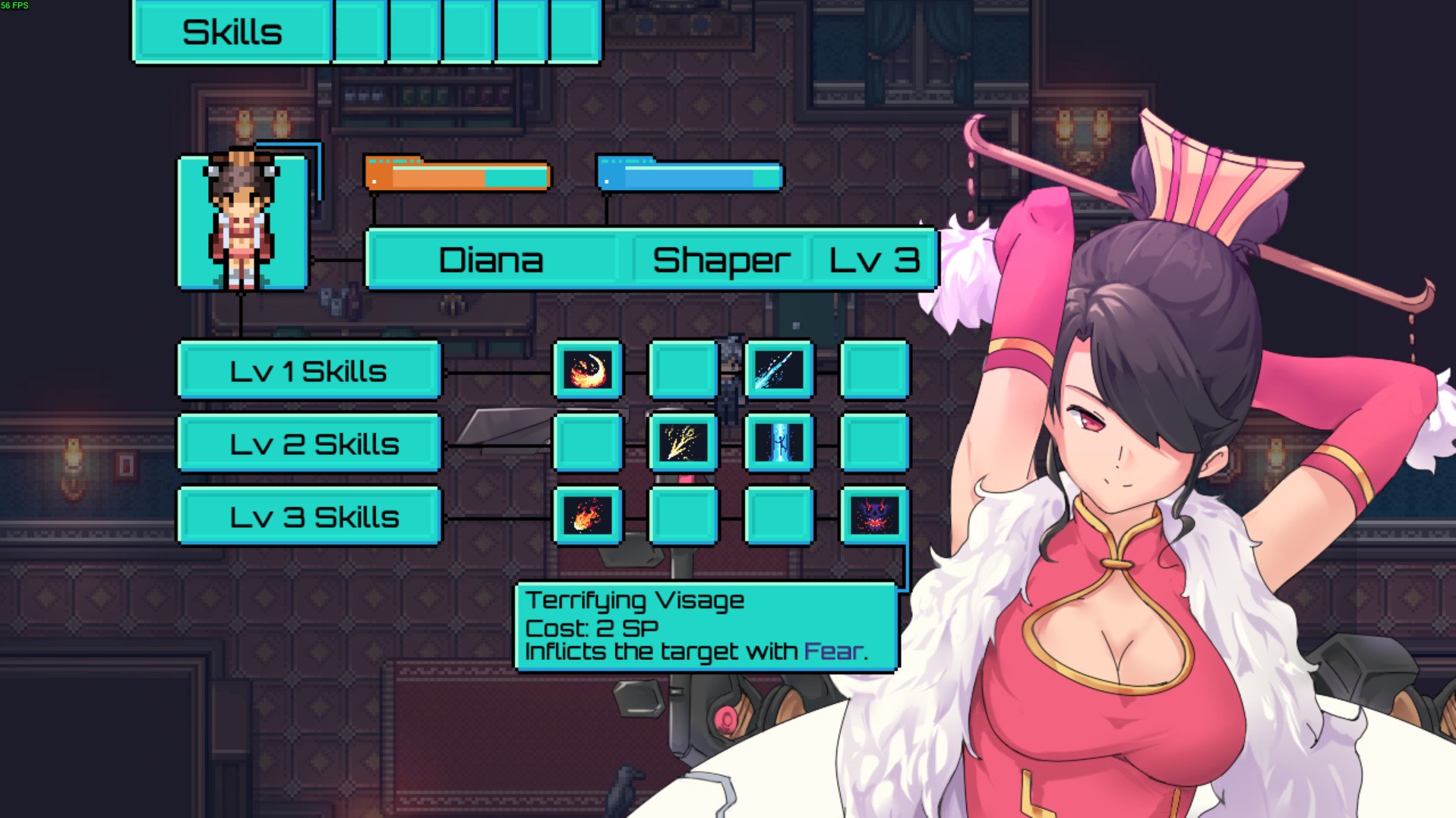1456x818 pixels.
Task: Choose the fireball Lv 3 skill
Action: pos(587,516)
